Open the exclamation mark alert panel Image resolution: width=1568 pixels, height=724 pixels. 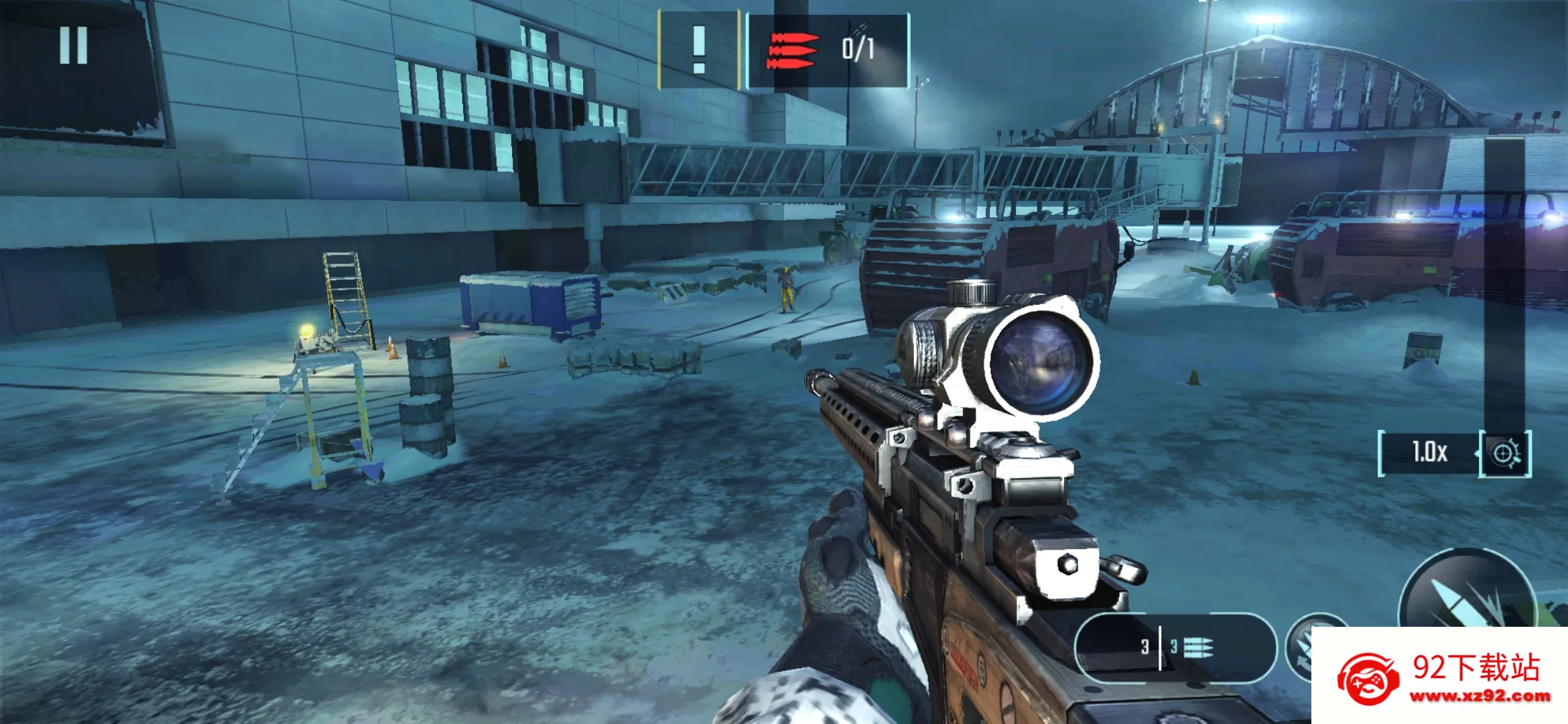click(699, 50)
